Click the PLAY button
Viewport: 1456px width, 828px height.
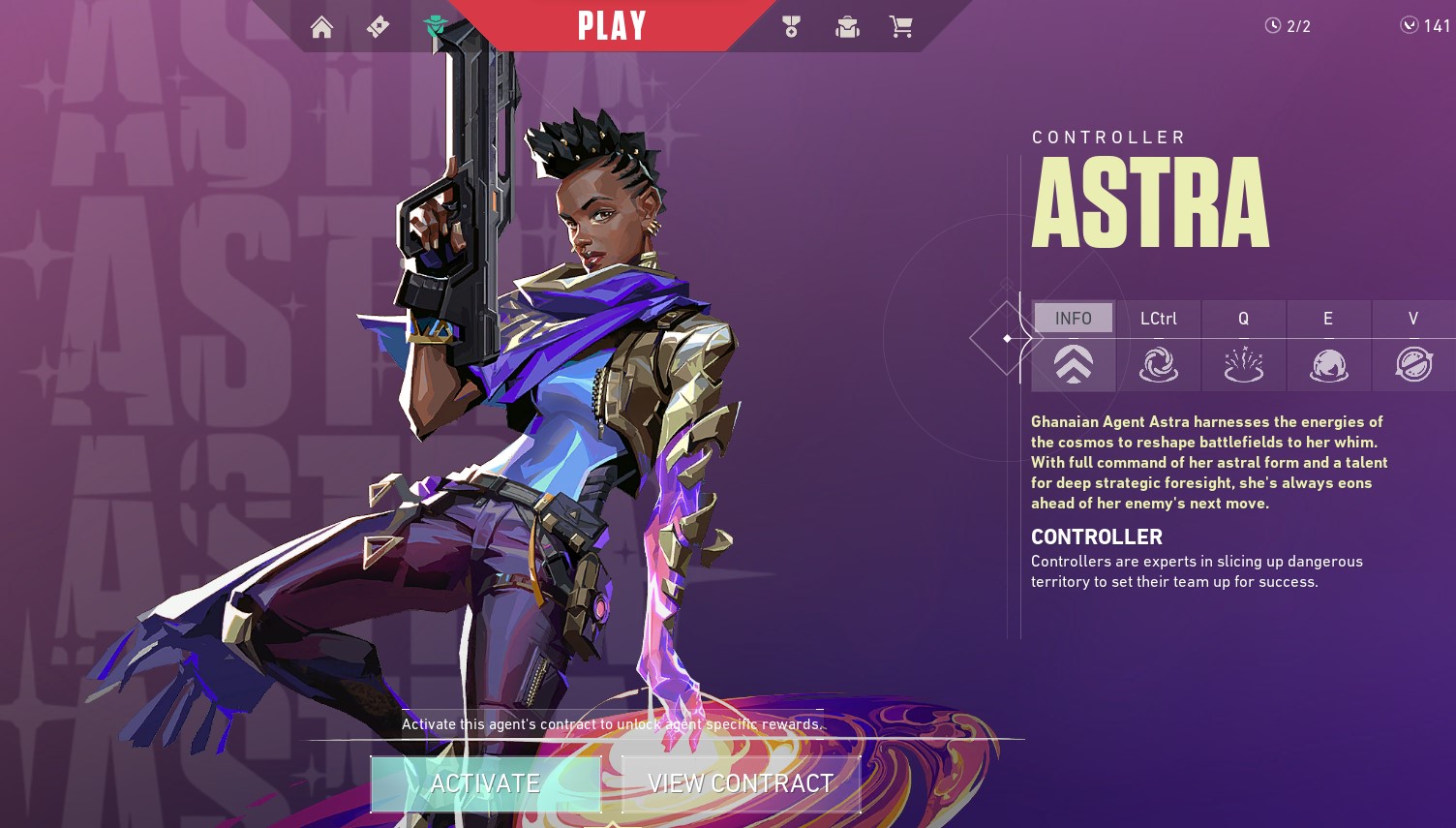coord(610,26)
